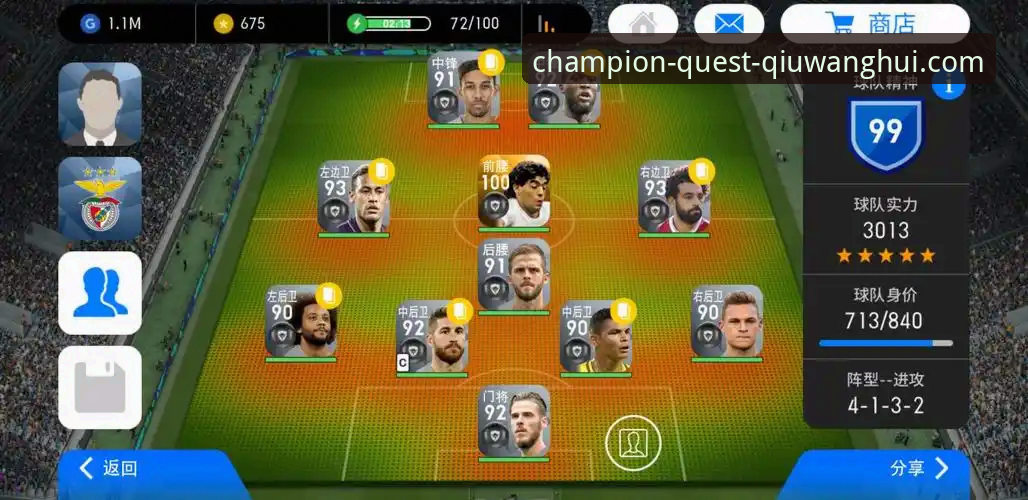Save the squad with the floppy disk icon
The image size is (1028, 500).
pos(99,387)
